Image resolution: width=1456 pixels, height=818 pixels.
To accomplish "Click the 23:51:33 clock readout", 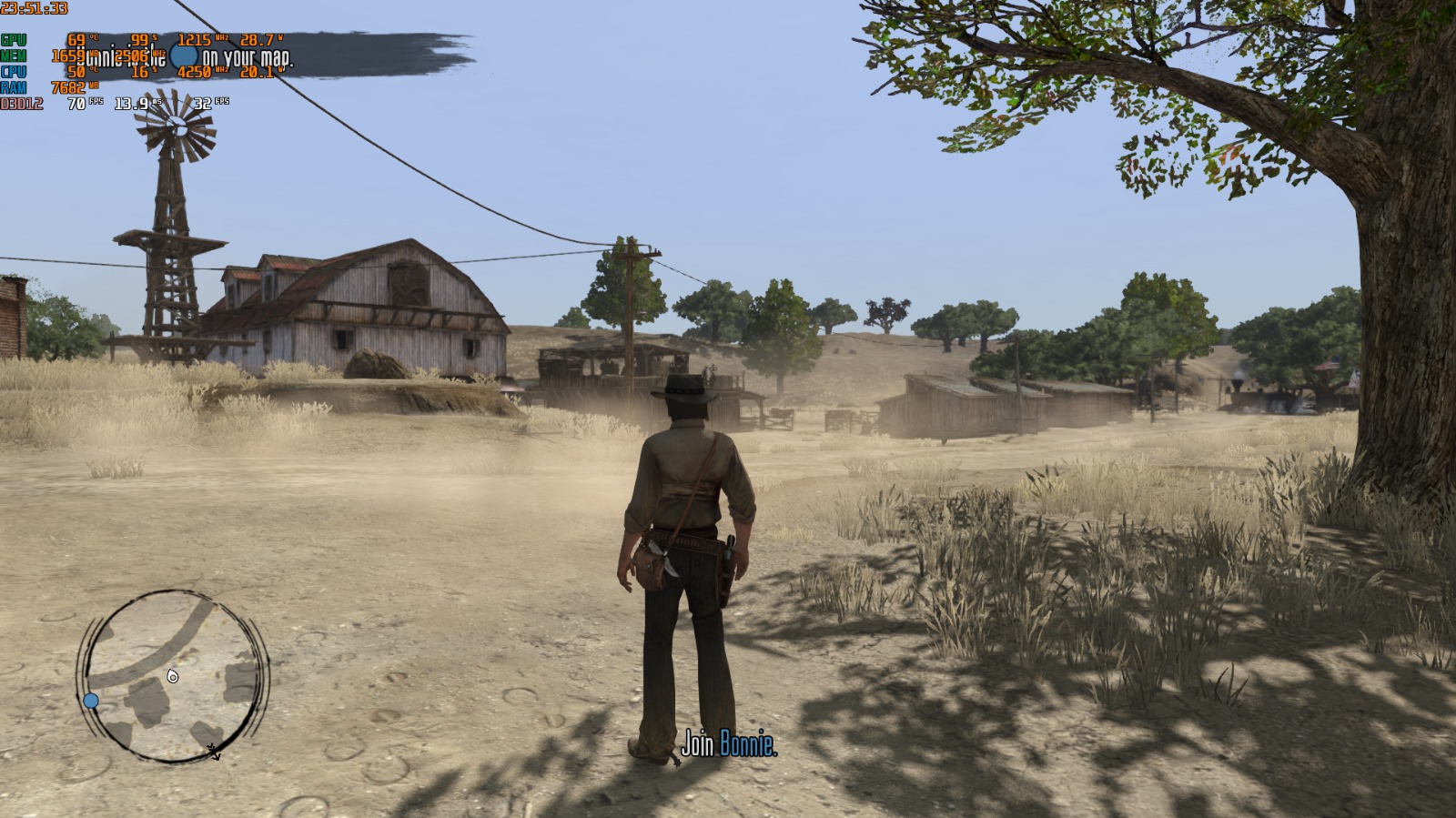I will 35,6.
